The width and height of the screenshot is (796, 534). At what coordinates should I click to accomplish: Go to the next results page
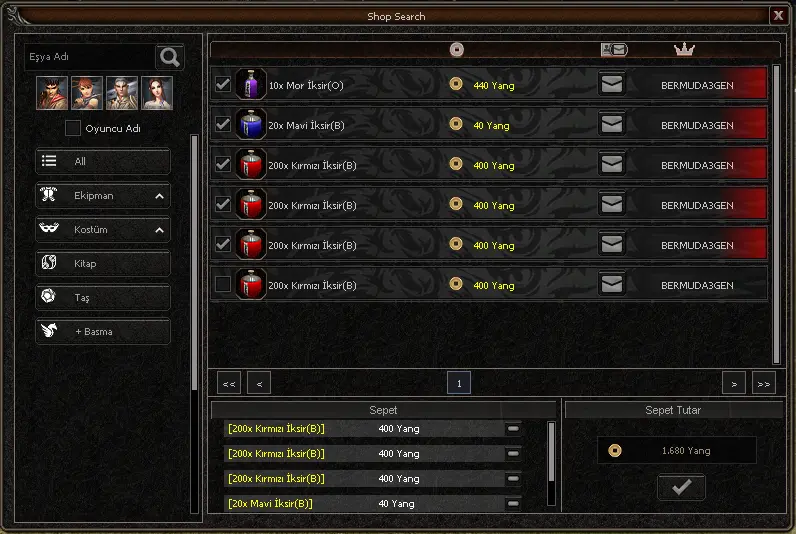tap(734, 383)
